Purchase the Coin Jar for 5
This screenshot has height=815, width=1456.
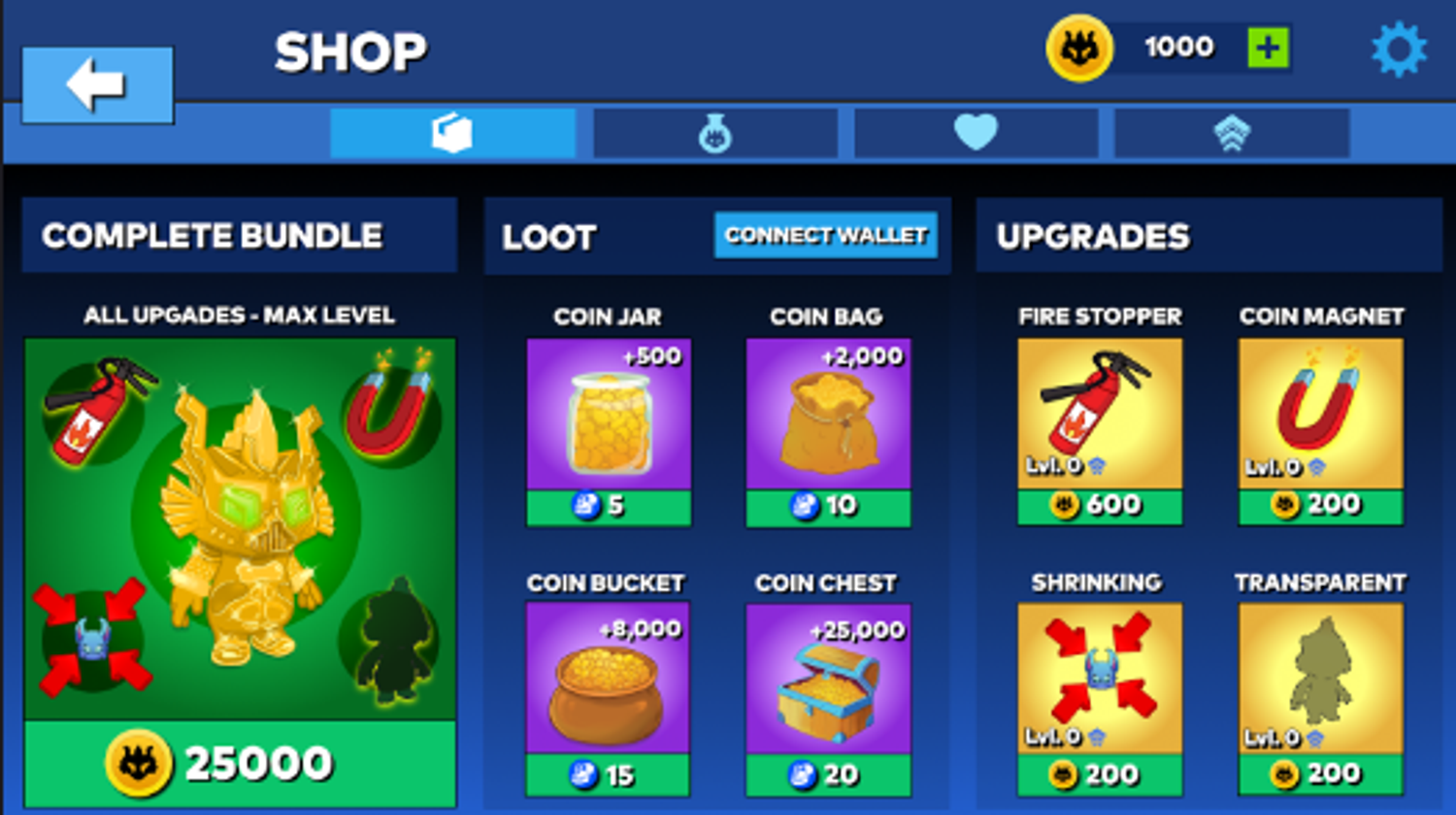pyautogui.click(x=609, y=506)
